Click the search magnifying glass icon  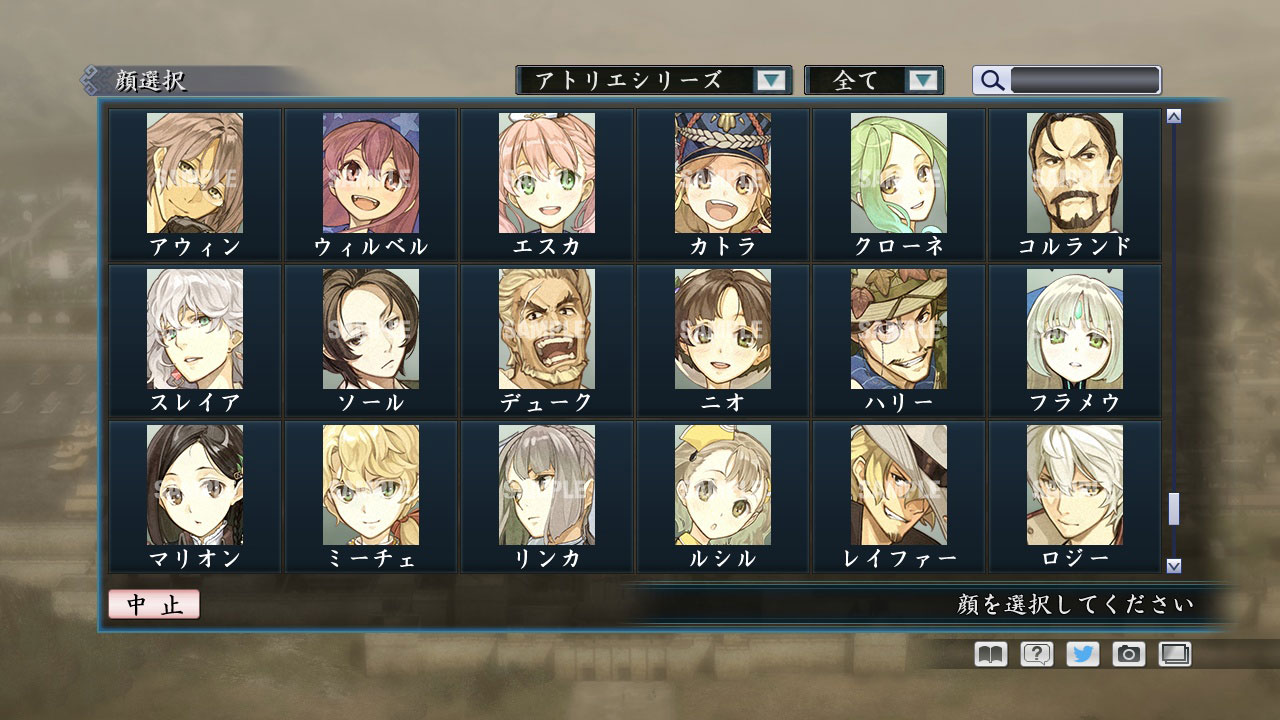tap(991, 80)
